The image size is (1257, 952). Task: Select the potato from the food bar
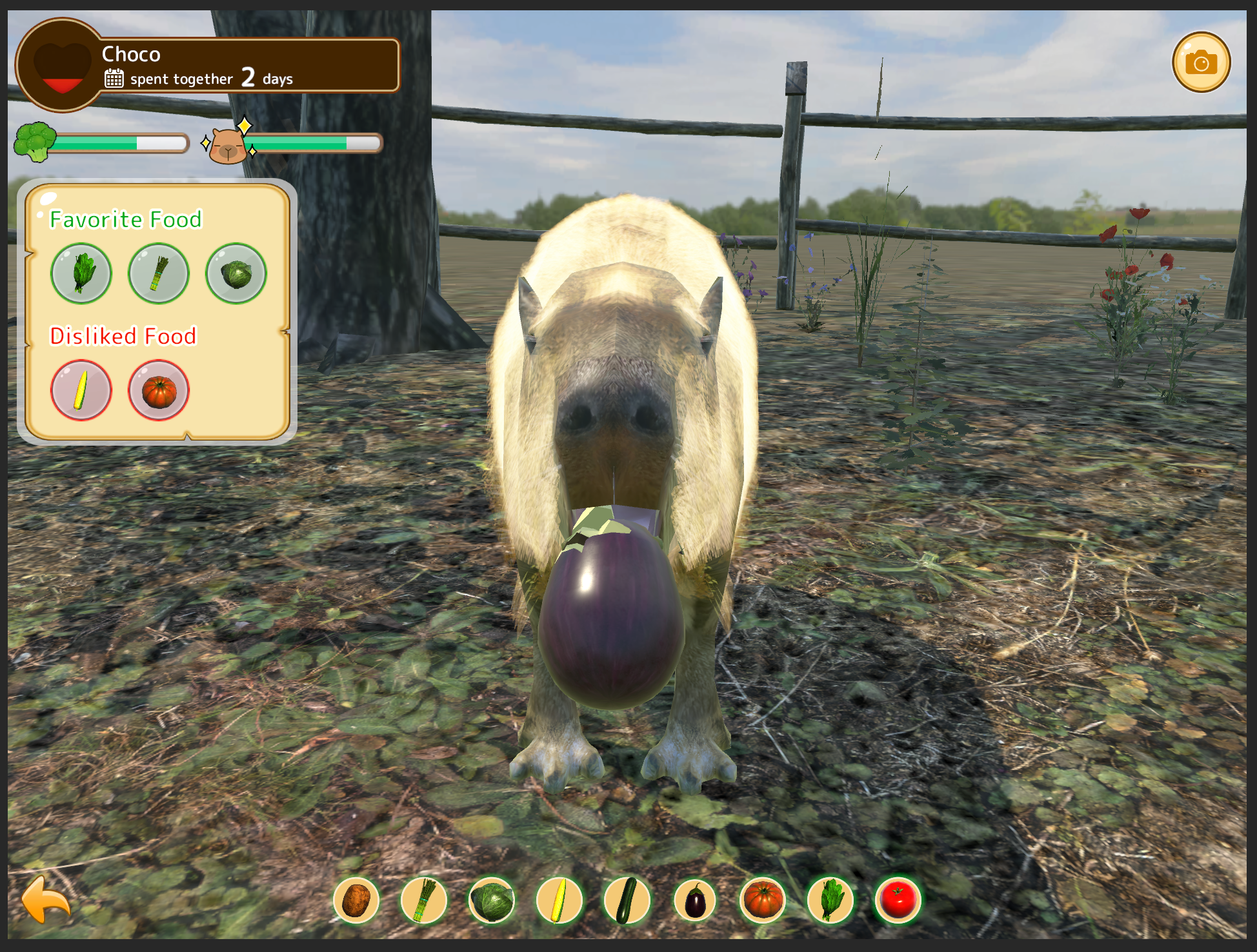(x=356, y=900)
